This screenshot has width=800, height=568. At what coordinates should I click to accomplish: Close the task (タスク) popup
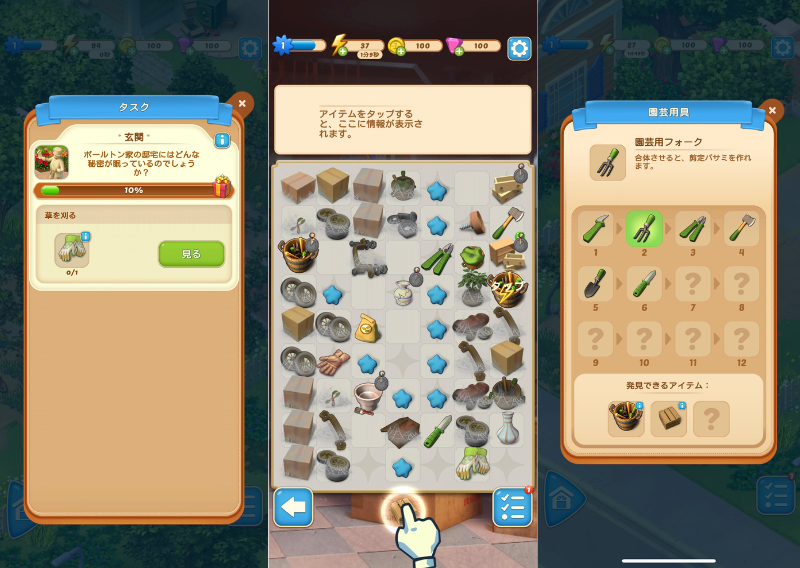point(241,102)
